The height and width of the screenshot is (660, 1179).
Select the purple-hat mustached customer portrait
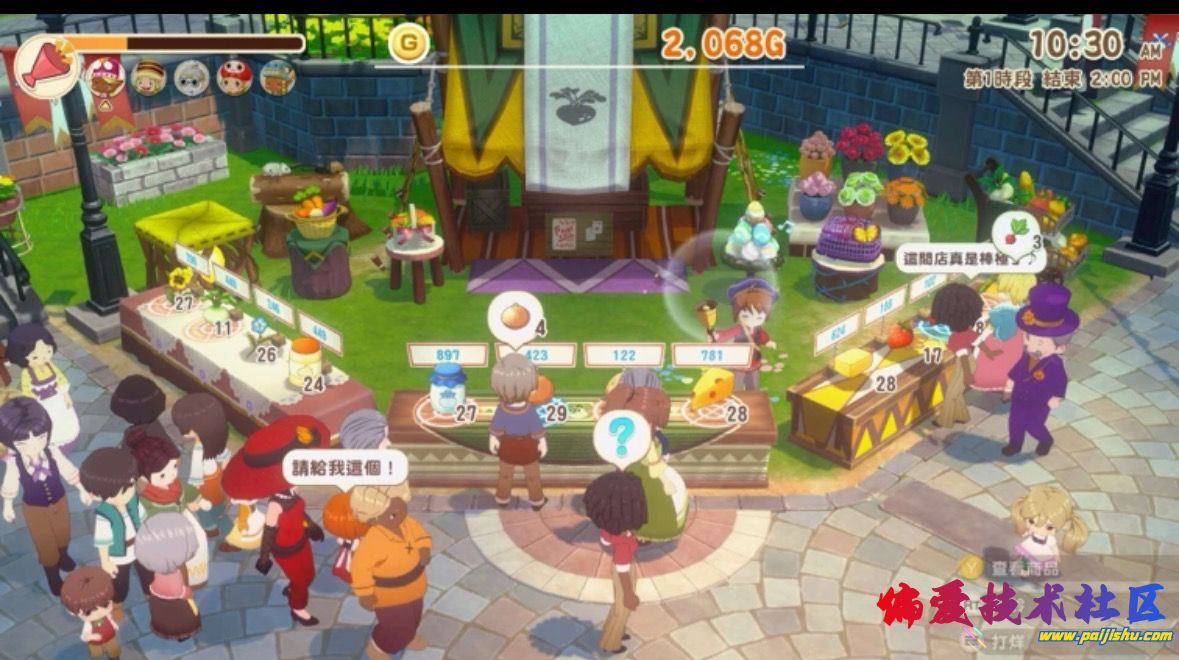(x=105, y=75)
